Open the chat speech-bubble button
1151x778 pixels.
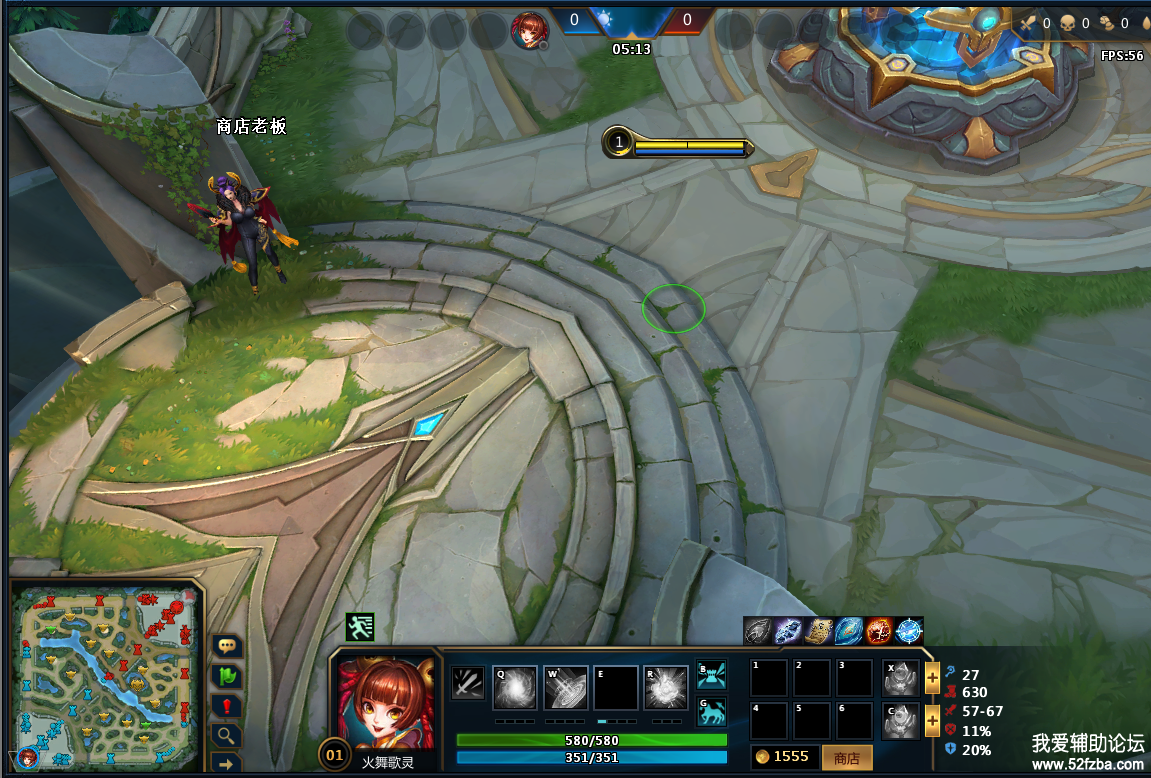tap(227, 647)
